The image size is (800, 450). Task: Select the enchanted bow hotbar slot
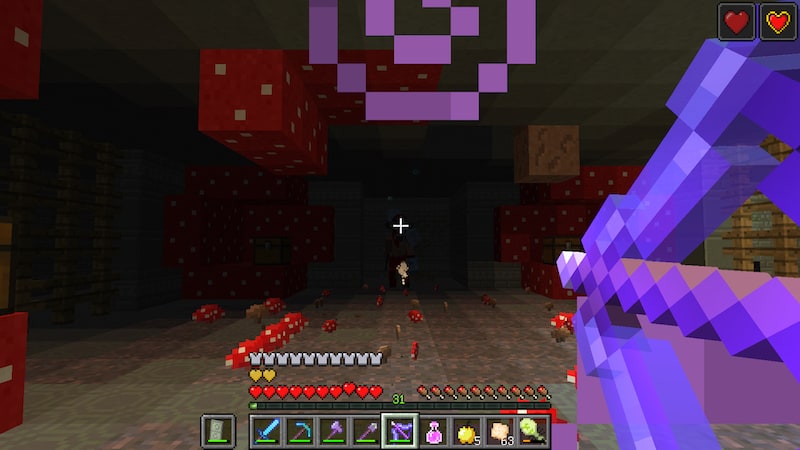click(x=400, y=431)
